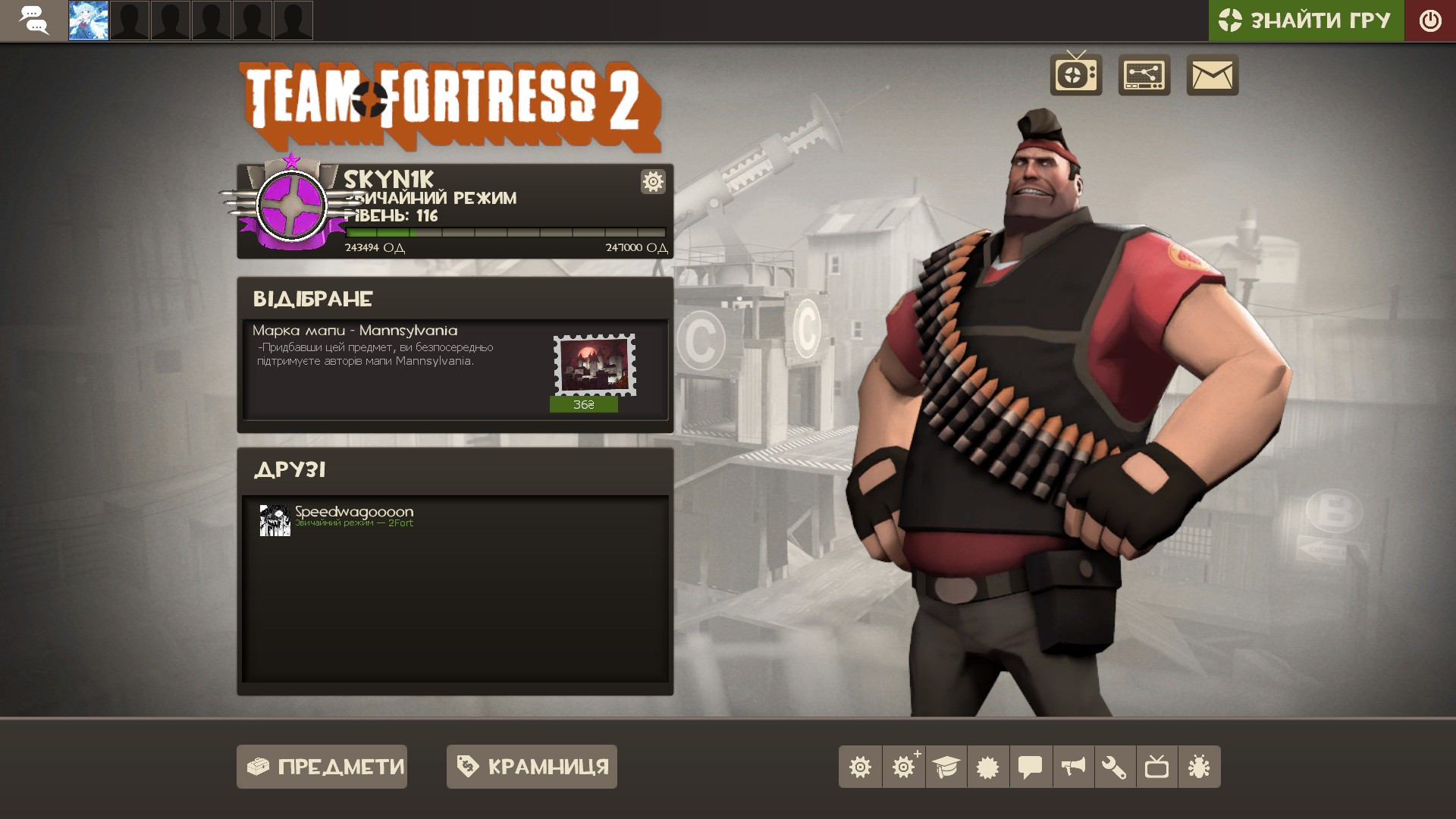Image resolution: width=1456 pixels, height=819 pixels.
Task: Open the ПРЕДМЕТИ items screen
Action: click(x=322, y=767)
